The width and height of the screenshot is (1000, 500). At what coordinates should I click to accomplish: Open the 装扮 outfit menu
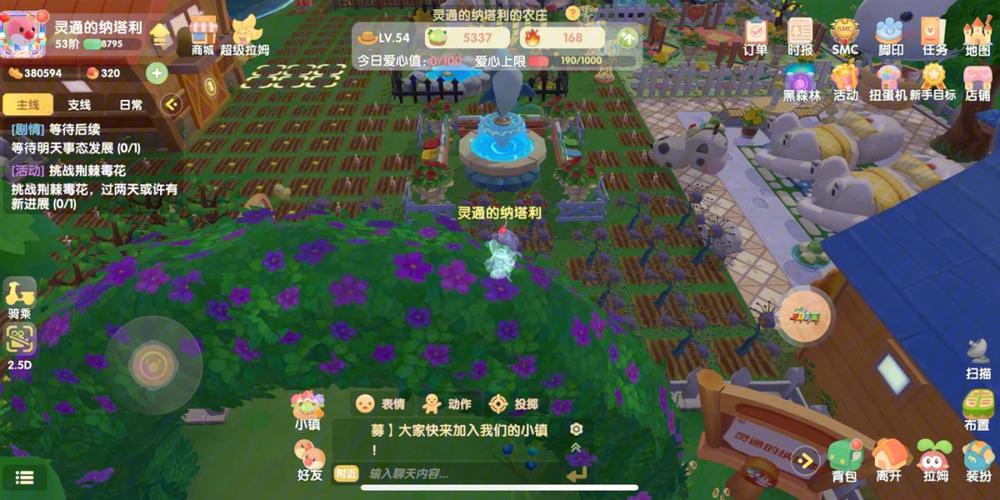coord(978,460)
